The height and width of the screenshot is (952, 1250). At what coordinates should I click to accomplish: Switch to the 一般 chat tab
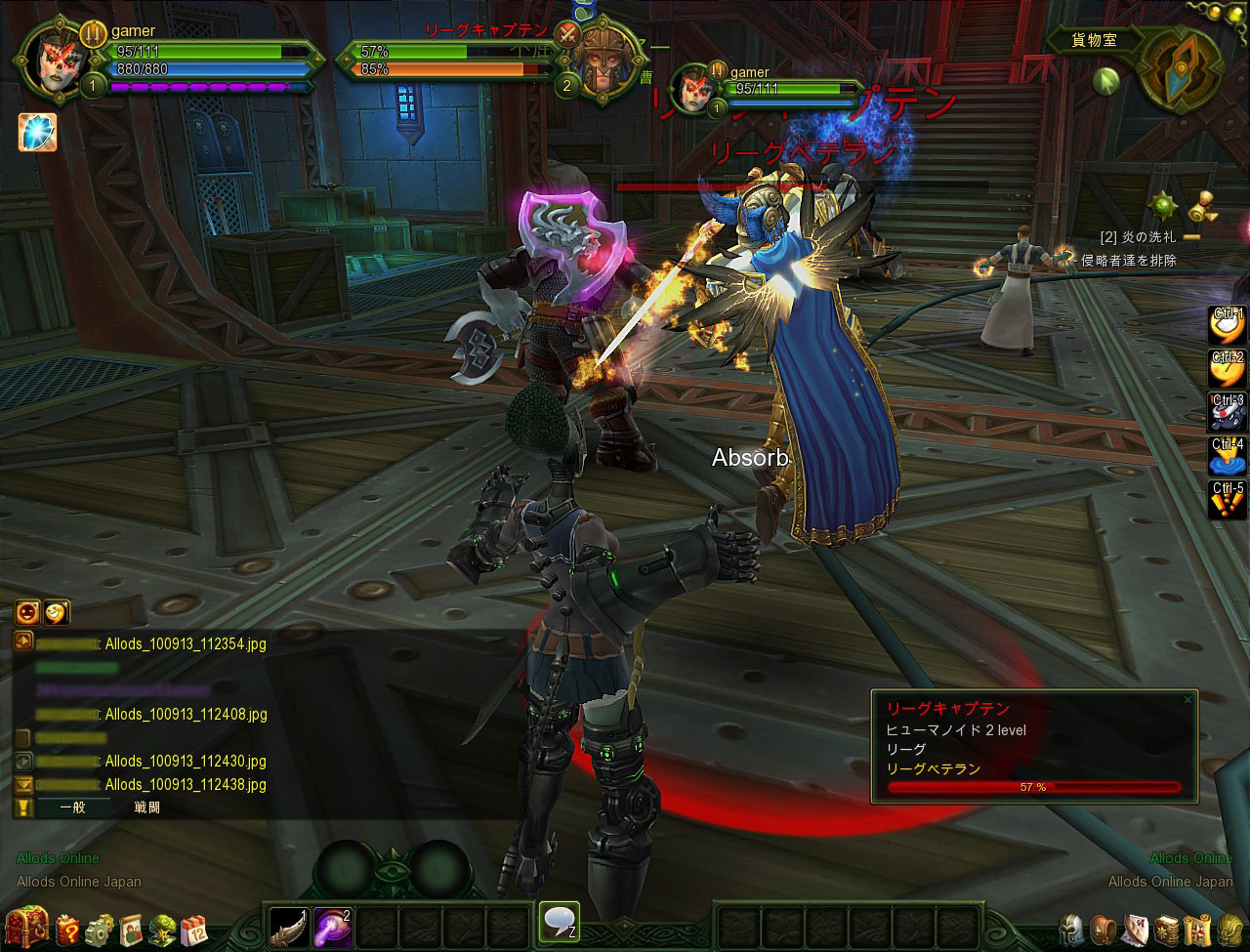(x=73, y=807)
